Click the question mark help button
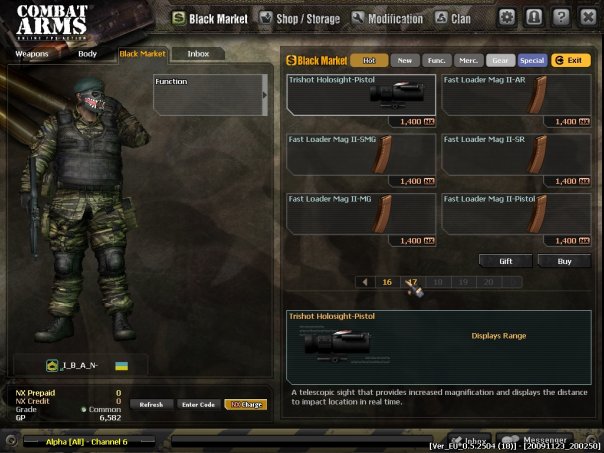The image size is (604, 453). 561,17
